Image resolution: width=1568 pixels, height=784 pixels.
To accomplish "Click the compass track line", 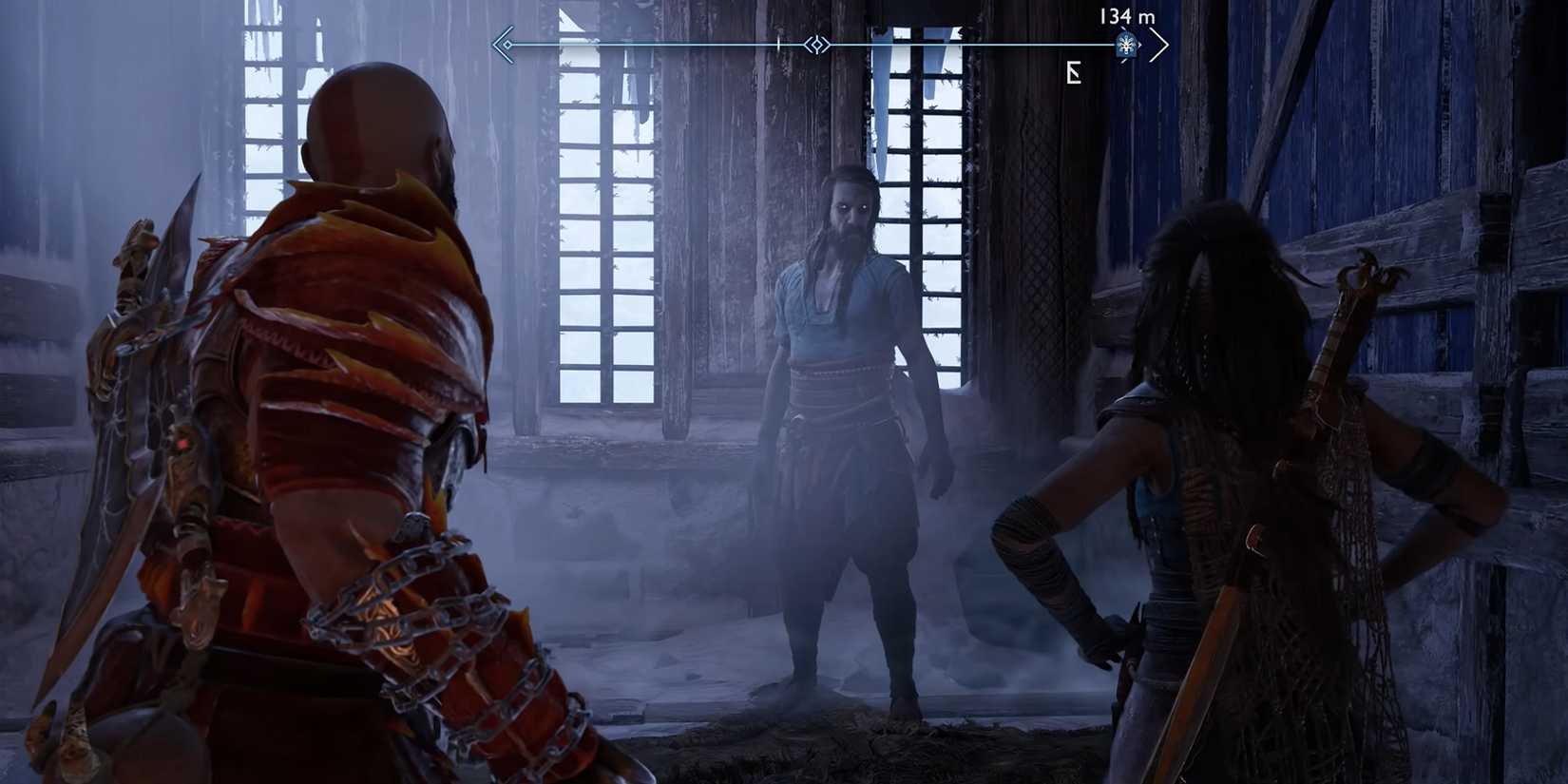I will pos(665,44).
